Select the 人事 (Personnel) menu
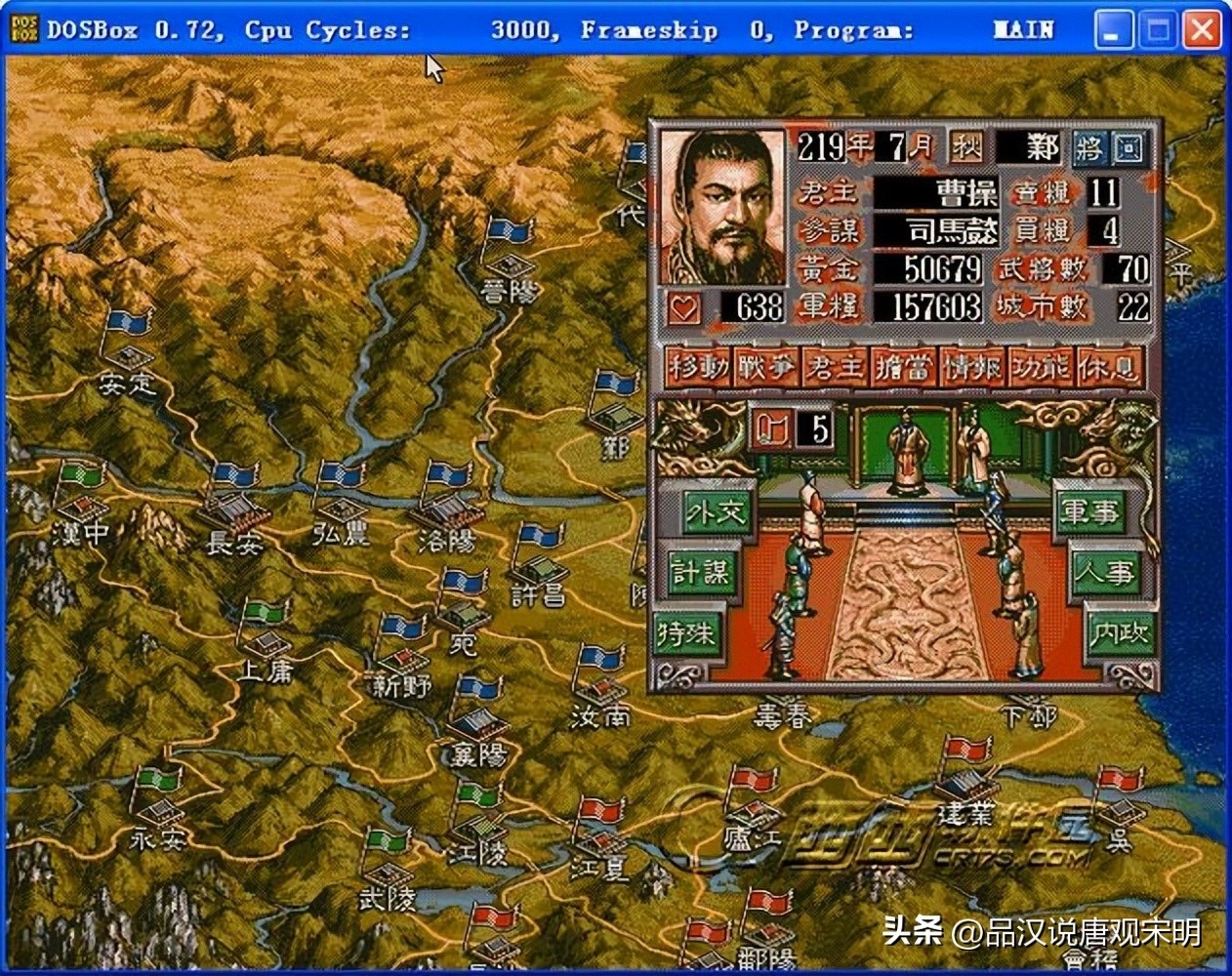 (x=1105, y=571)
